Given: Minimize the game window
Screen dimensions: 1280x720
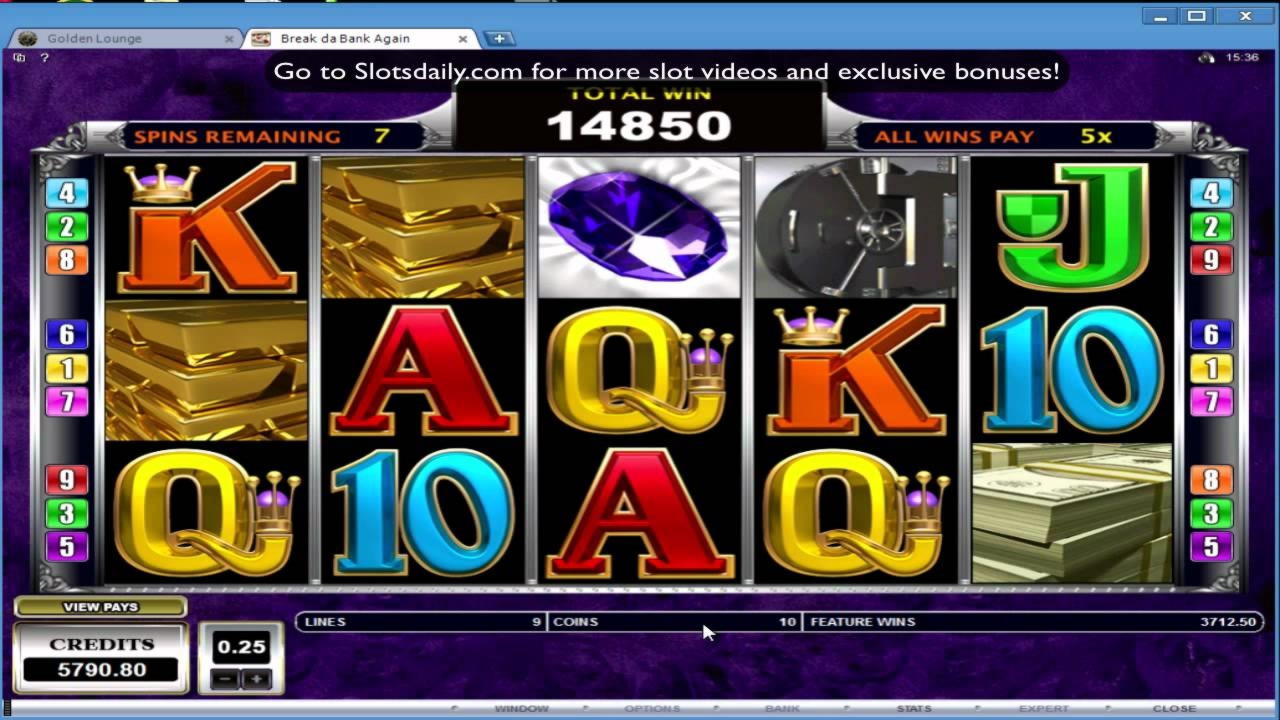Looking at the screenshot, I should pyautogui.click(x=1160, y=16).
